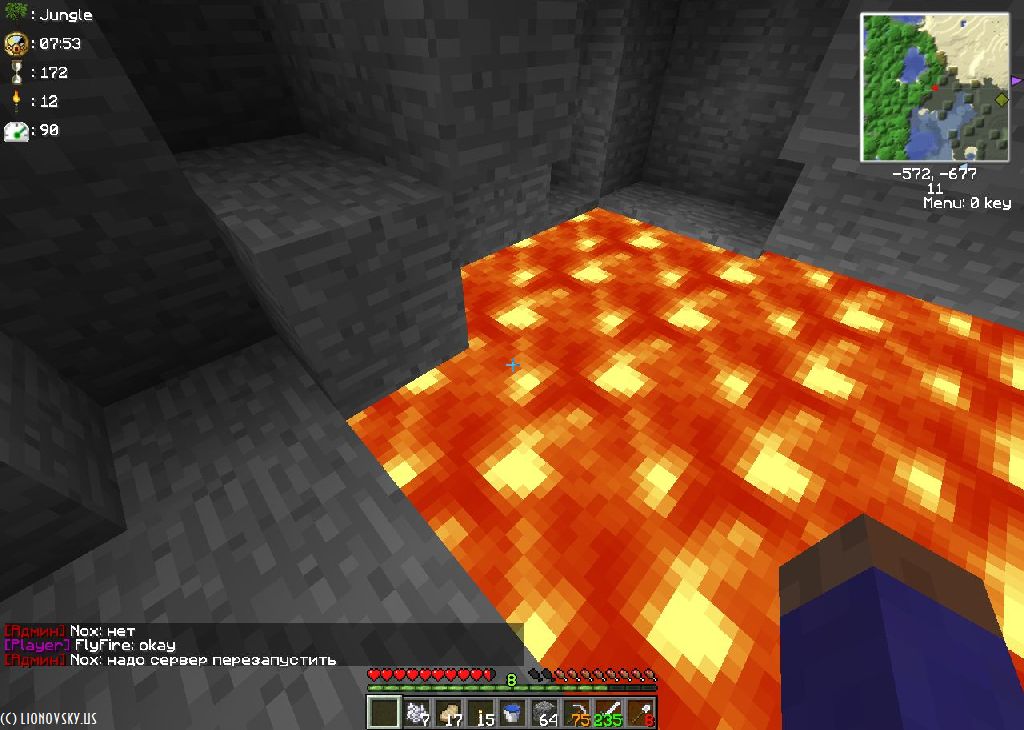Click FlyFire's "okay" chat message

pyautogui.click(x=125, y=646)
